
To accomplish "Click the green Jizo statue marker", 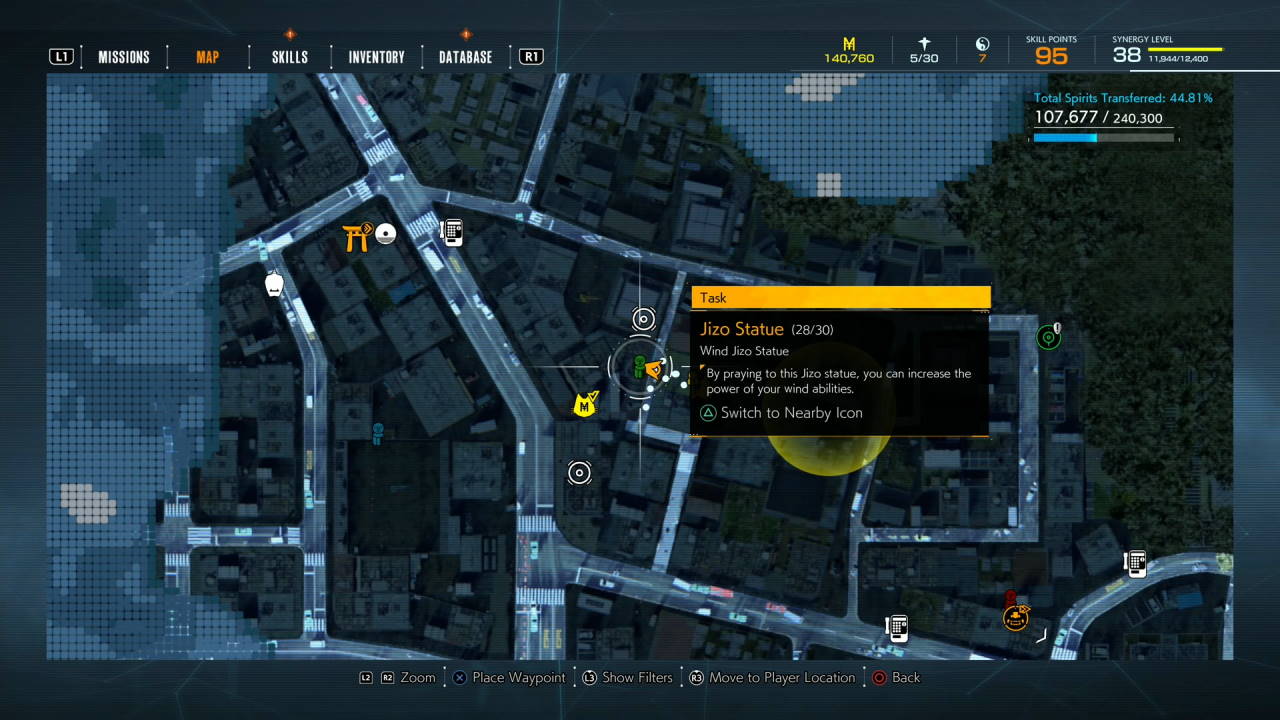I will (639, 368).
